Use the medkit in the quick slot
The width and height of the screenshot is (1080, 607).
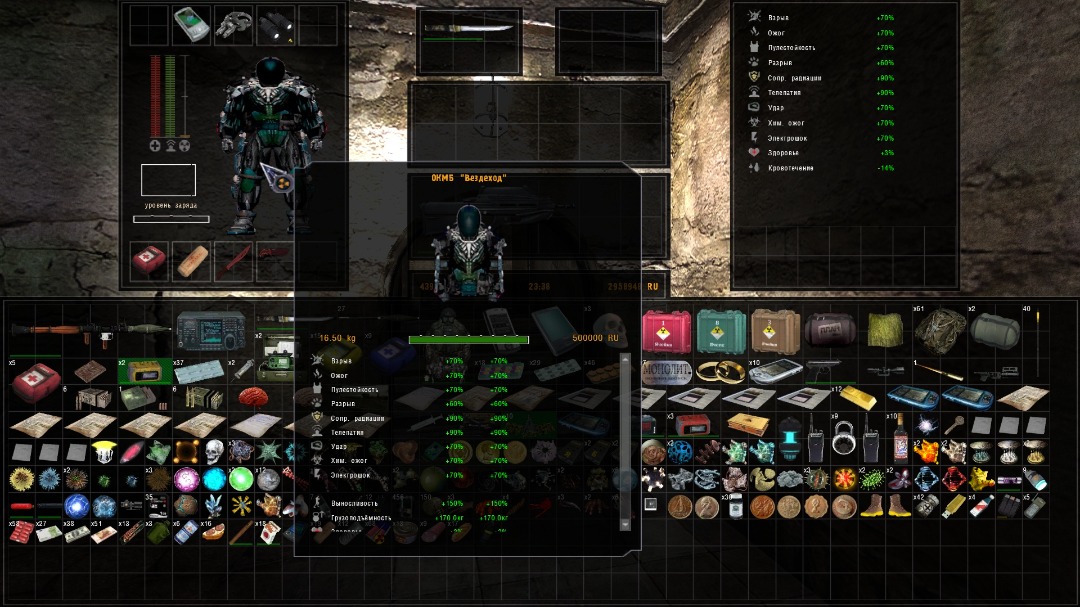149,260
